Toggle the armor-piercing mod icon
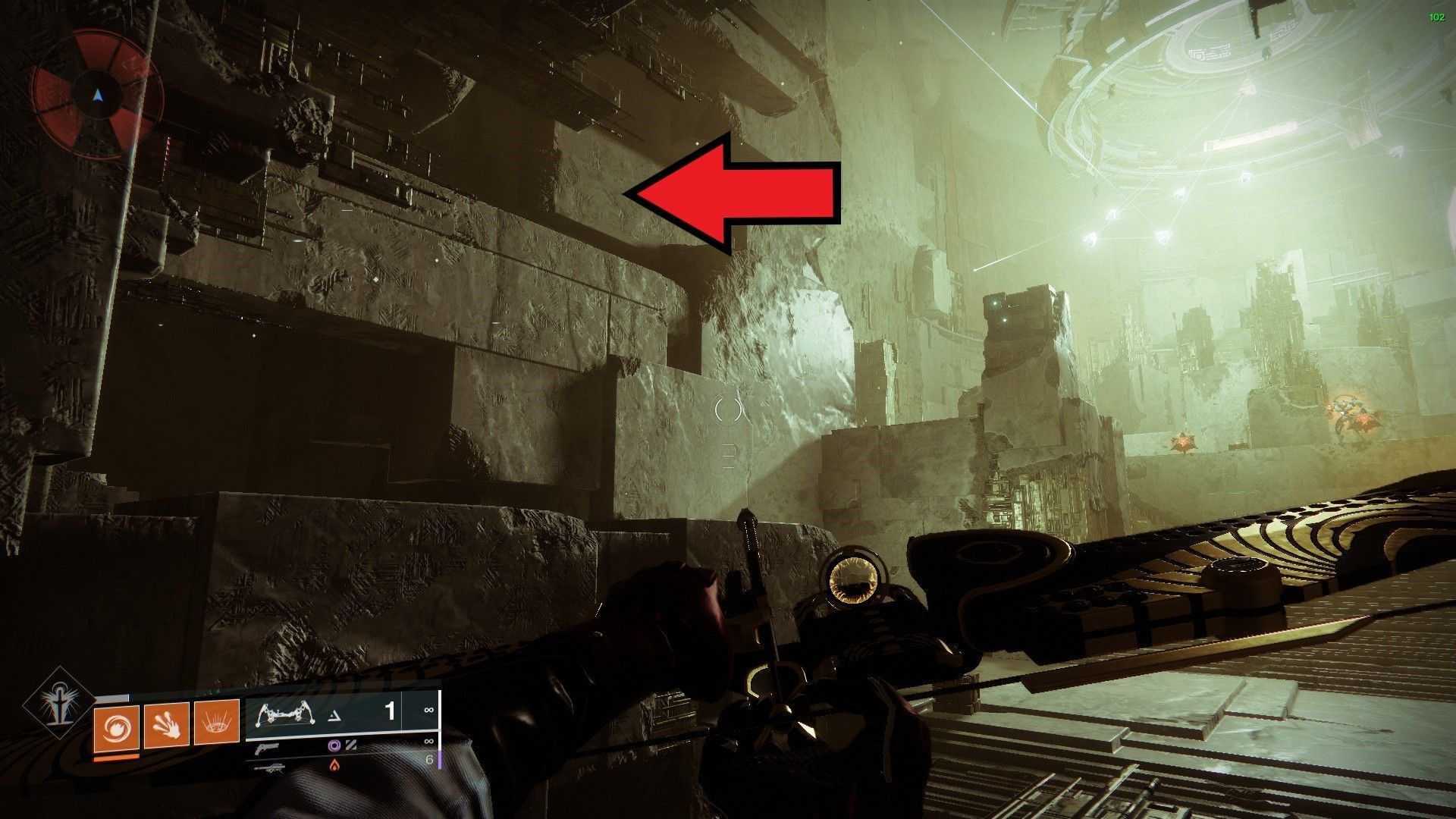 pyautogui.click(x=352, y=745)
